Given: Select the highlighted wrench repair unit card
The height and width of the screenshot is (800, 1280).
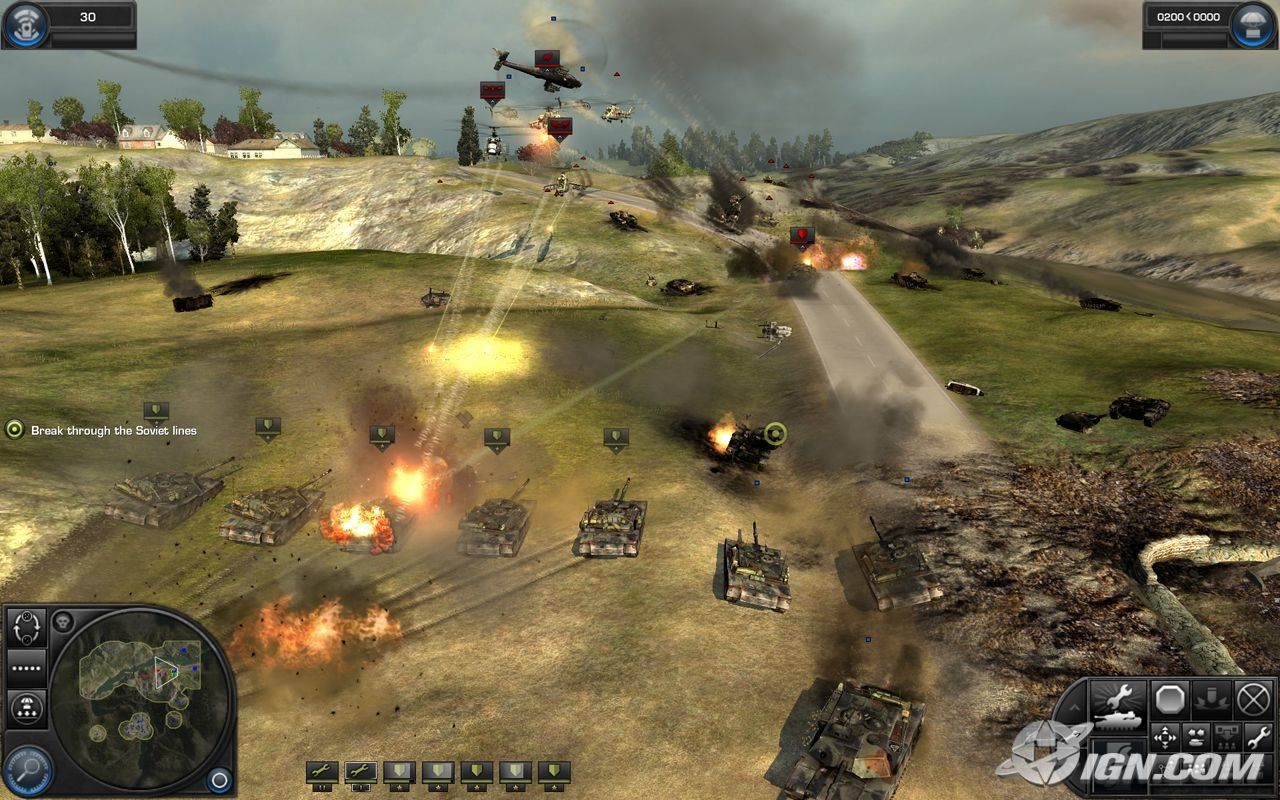Looking at the screenshot, I should 360,771.
